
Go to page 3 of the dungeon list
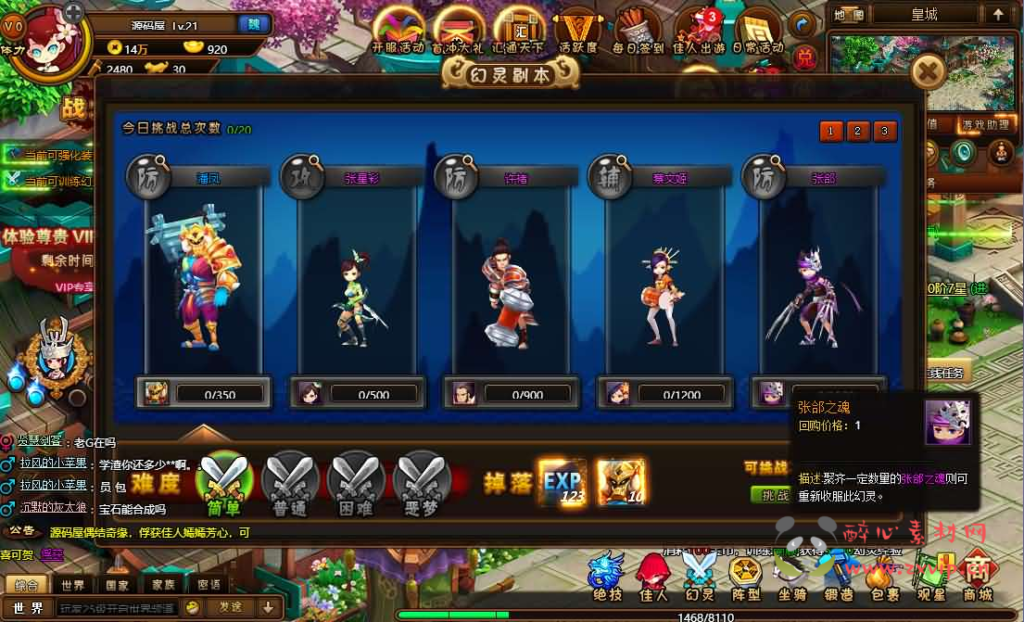884,131
